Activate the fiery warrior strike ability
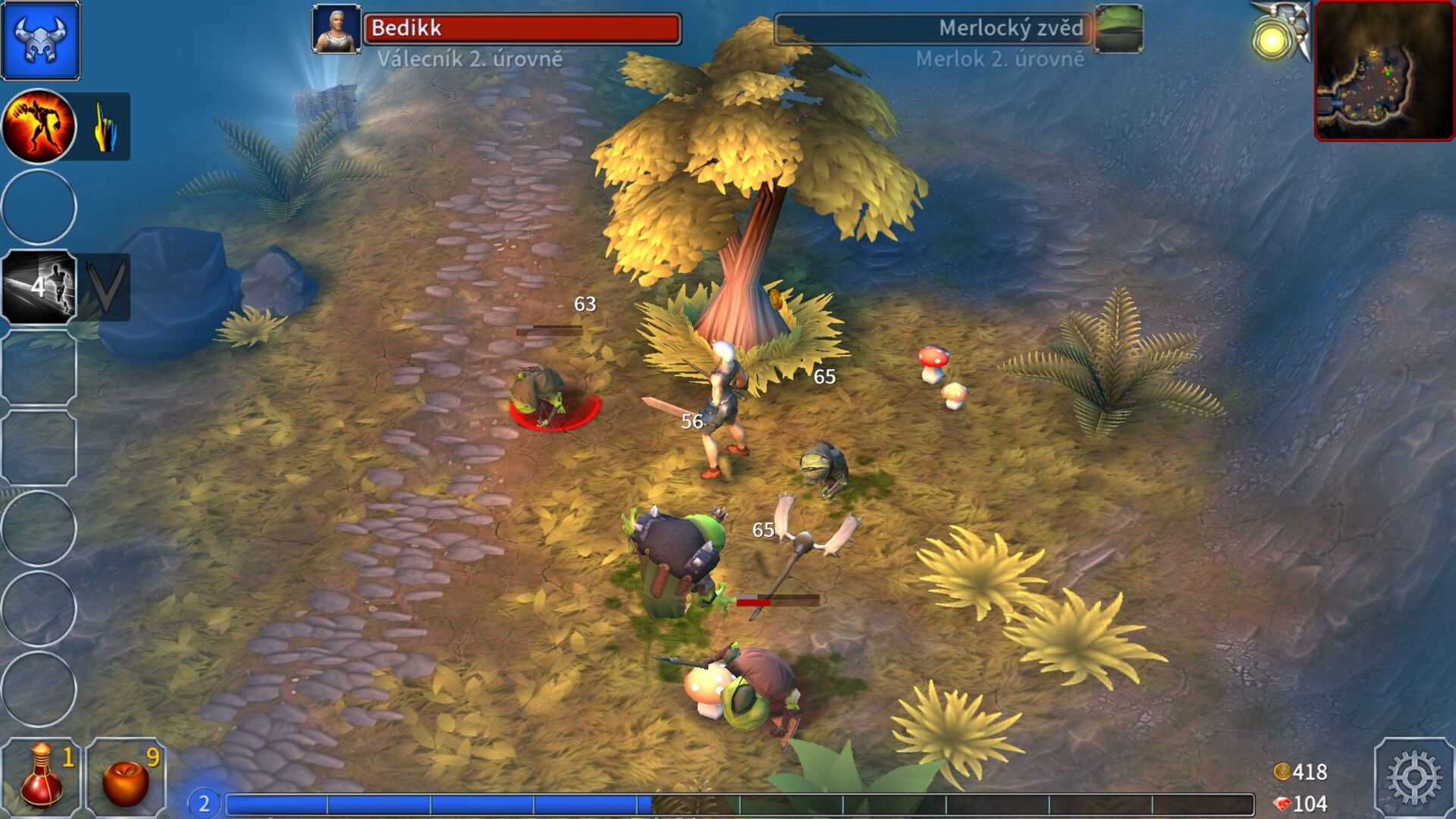Viewport: 1456px width, 819px height. point(39,126)
